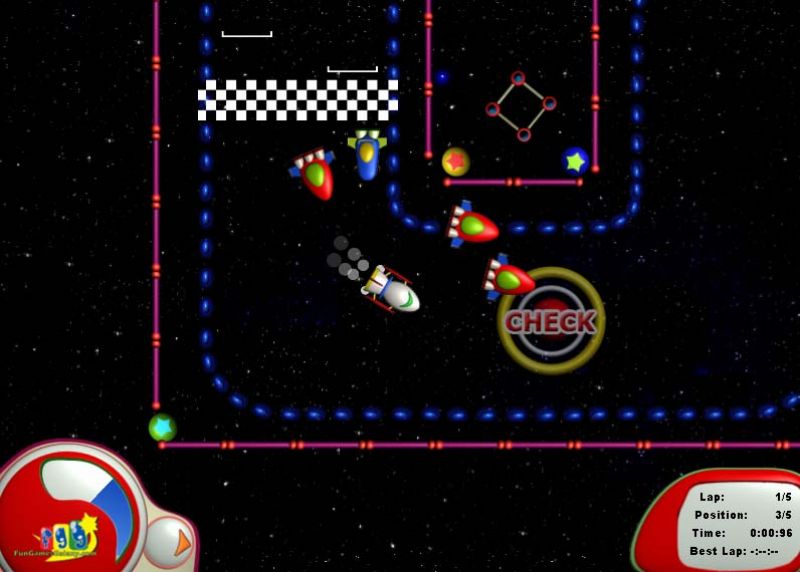Click the orange arrow button on the gauge
Image resolution: width=800 pixels, height=572 pixels.
pyautogui.click(x=182, y=544)
